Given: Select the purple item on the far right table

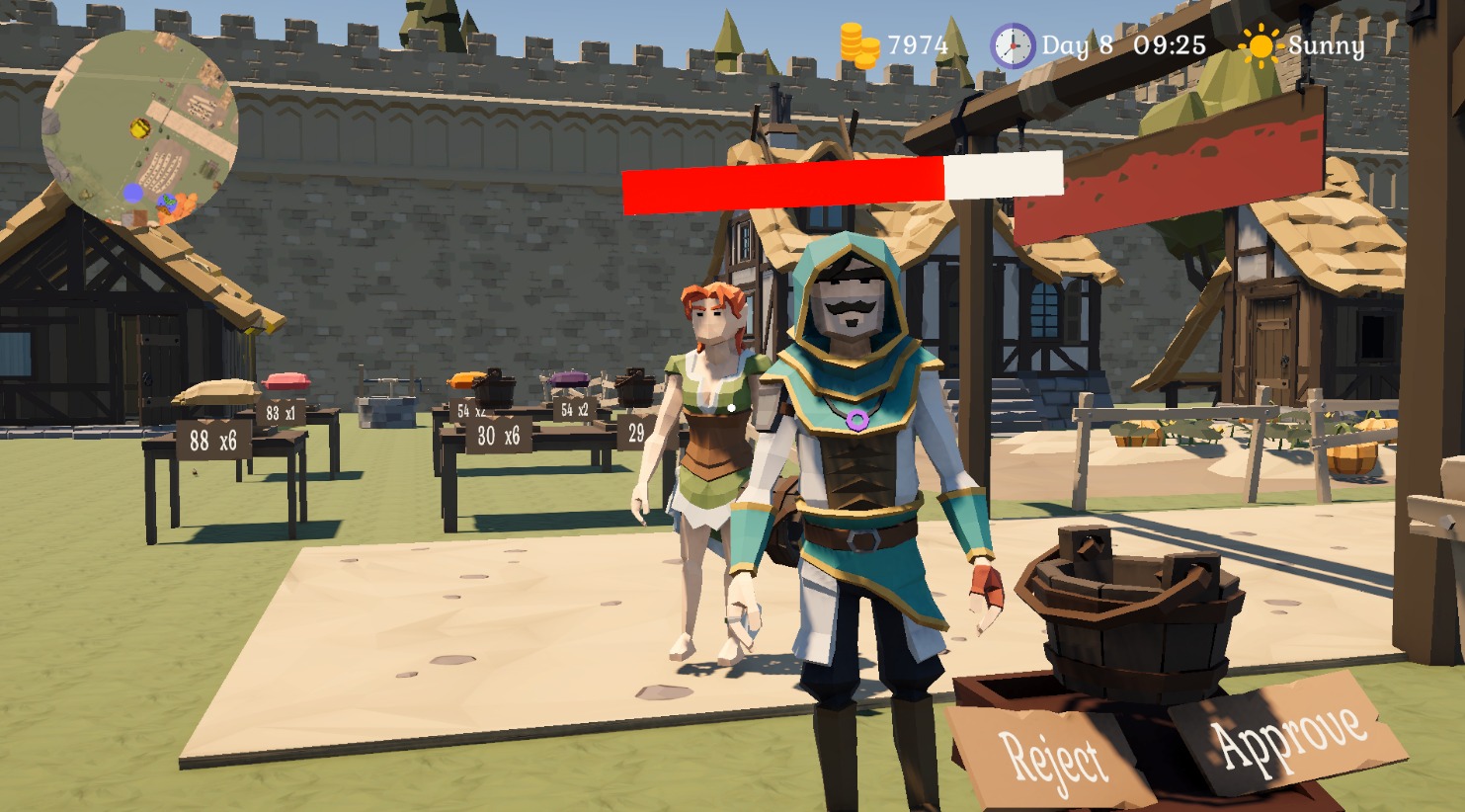Looking at the screenshot, I should pos(571,380).
